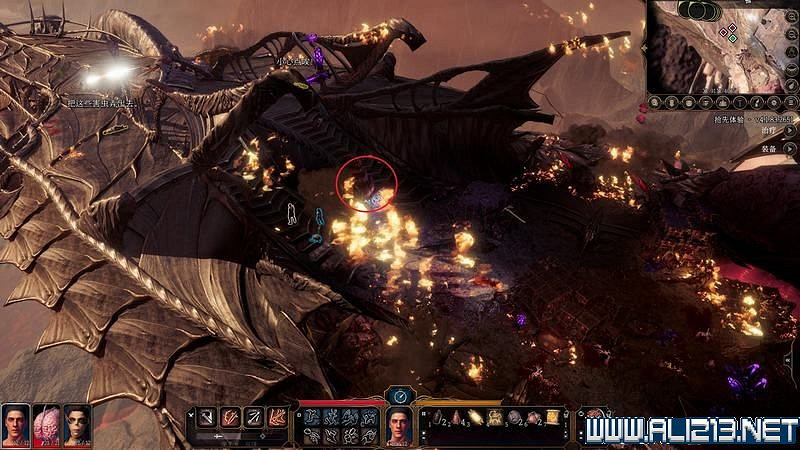Viewport: 800px width, 450px height.
Task: Open the leftmost icon under the minimap
Action: point(654,102)
